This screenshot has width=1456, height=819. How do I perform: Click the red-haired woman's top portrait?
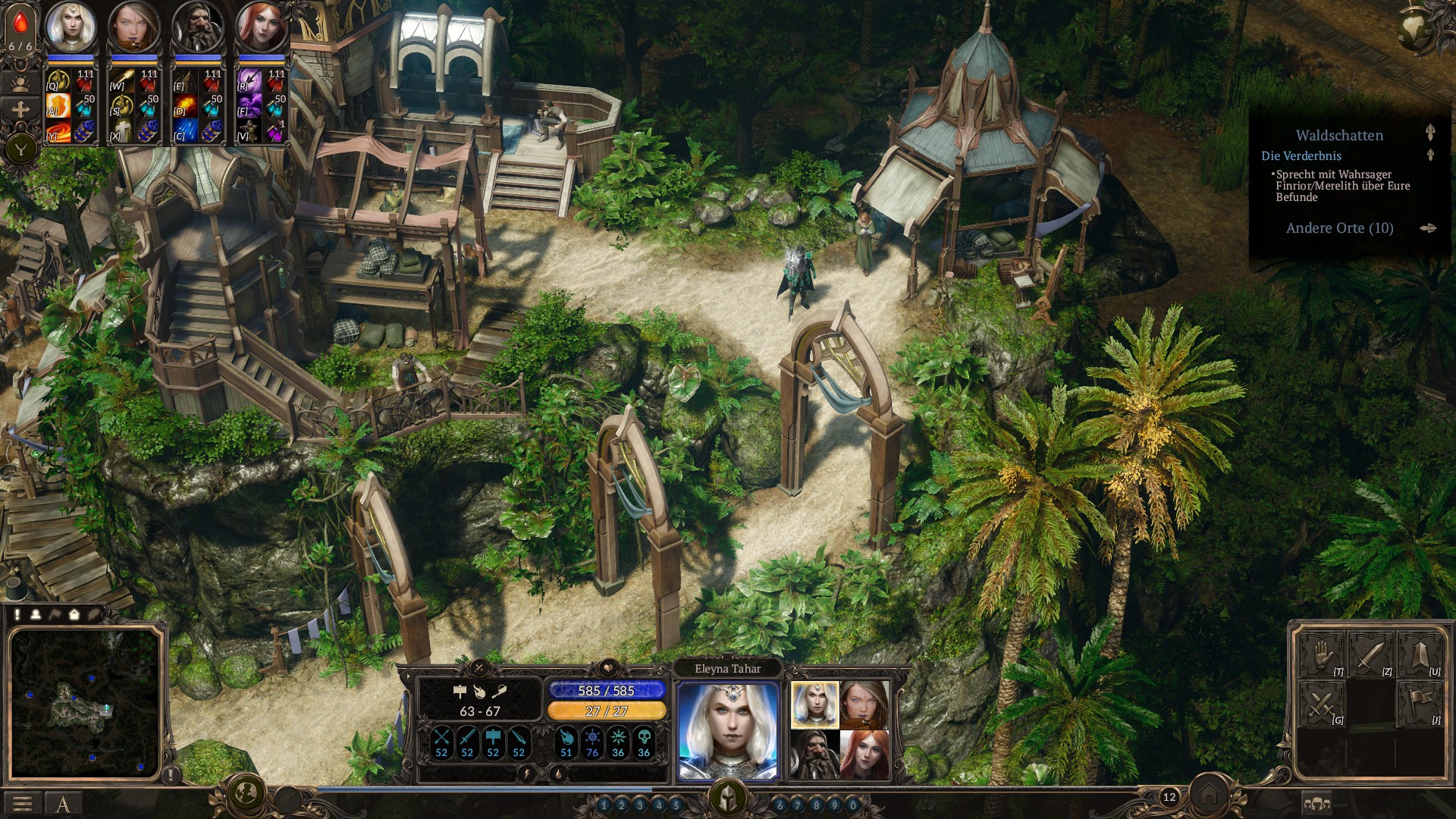[x=261, y=27]
